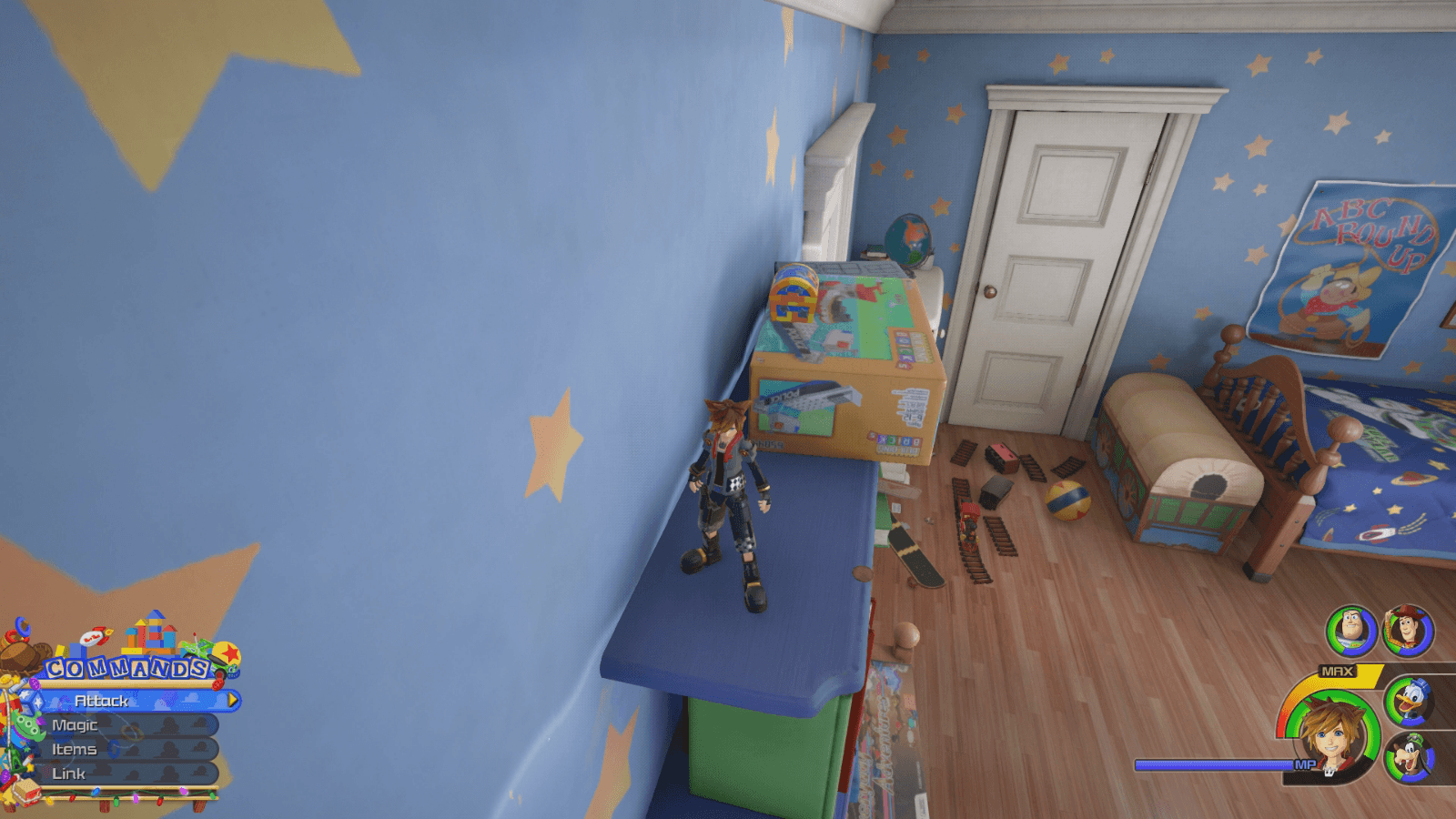Open the Items command list

[x=74, y=749]
